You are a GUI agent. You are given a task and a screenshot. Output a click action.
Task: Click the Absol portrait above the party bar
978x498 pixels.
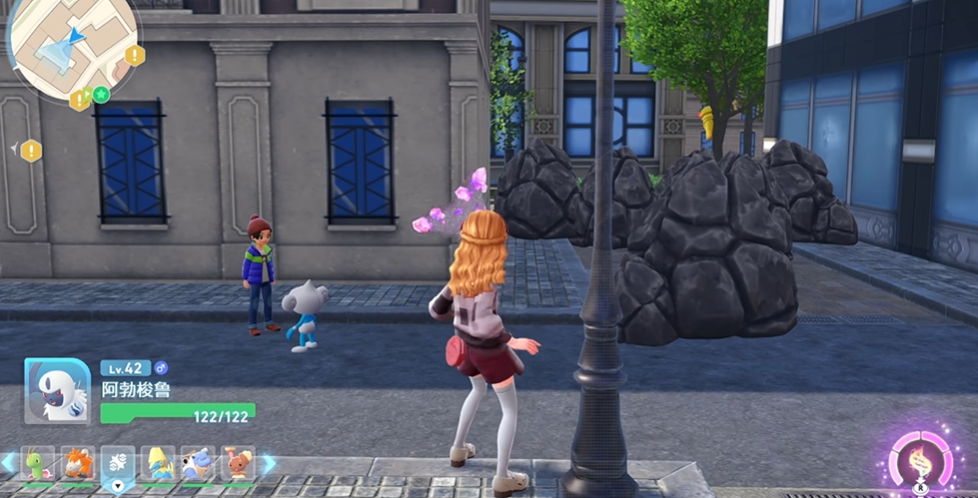click(57, 390)
